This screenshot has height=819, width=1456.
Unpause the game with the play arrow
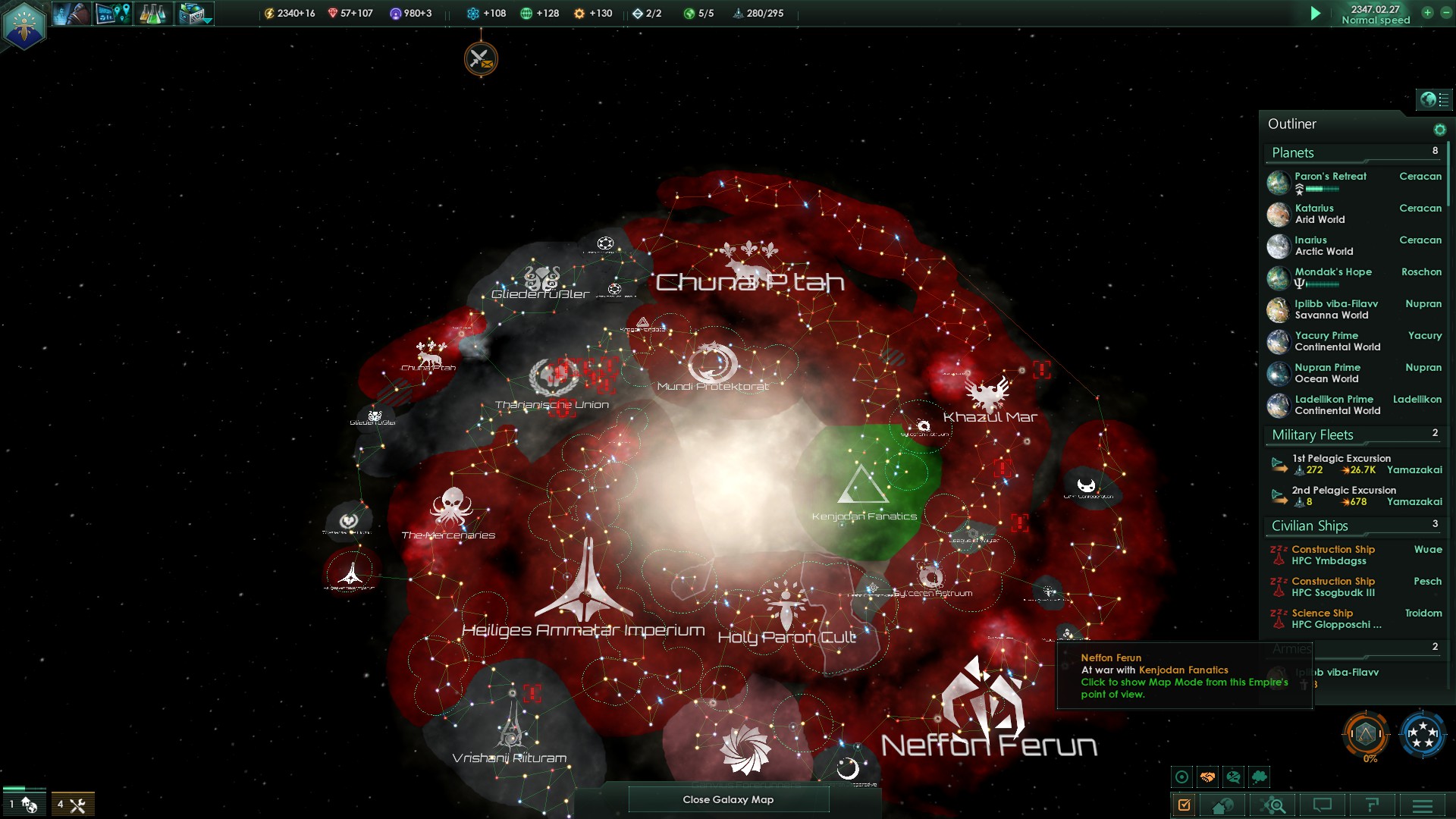pos(1316,13)
